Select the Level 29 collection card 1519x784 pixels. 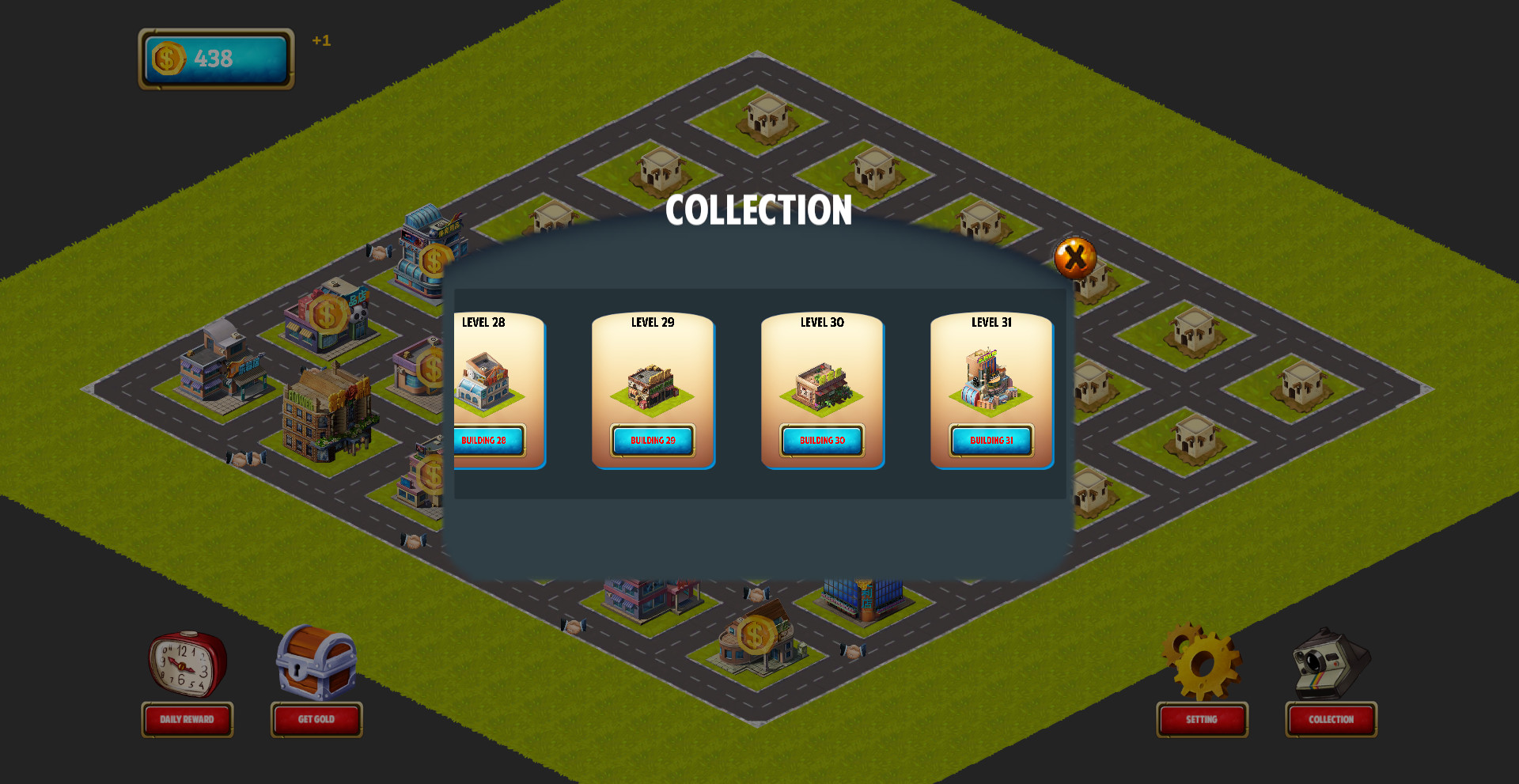point(653,391)
